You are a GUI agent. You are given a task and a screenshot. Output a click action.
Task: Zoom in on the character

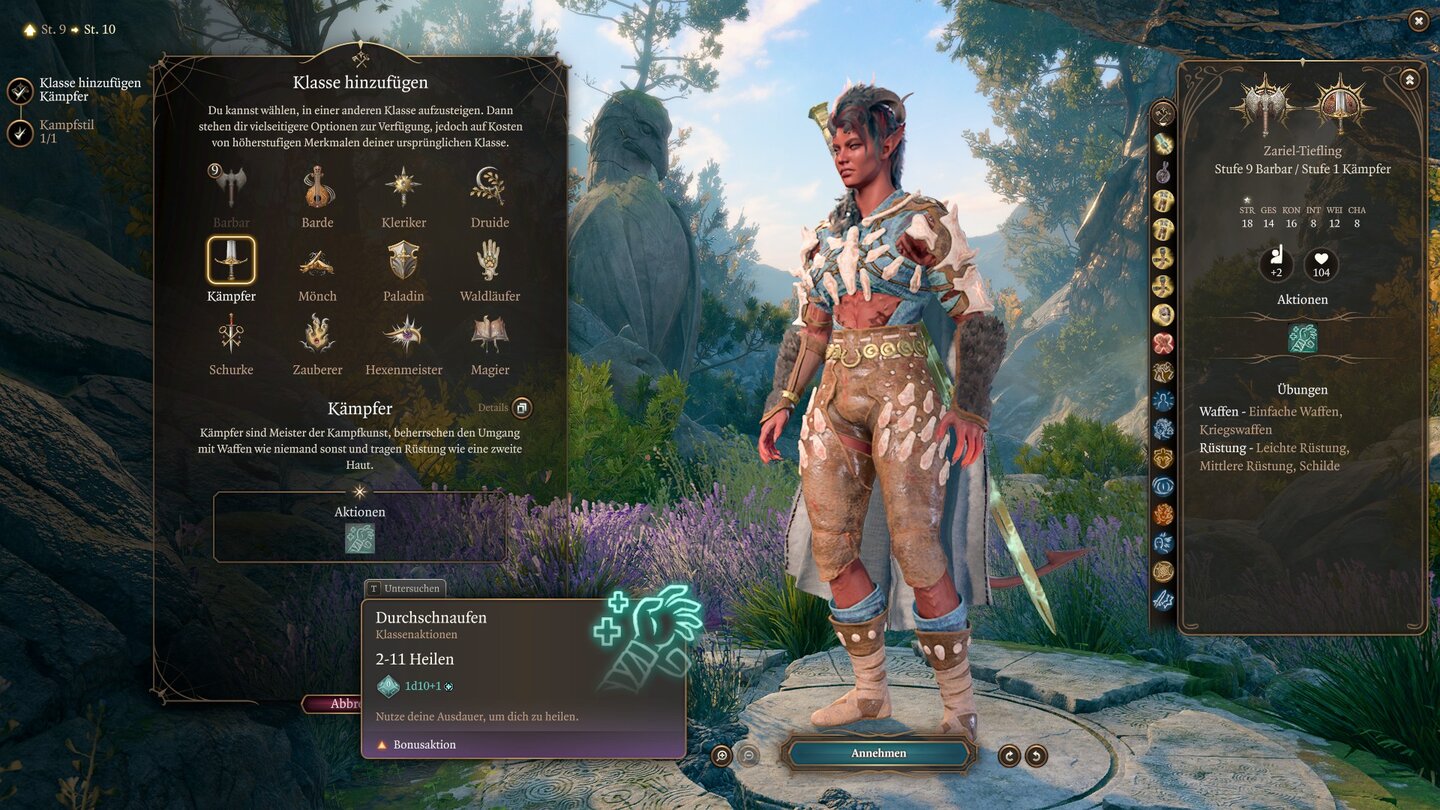click(x=722, y=755)
